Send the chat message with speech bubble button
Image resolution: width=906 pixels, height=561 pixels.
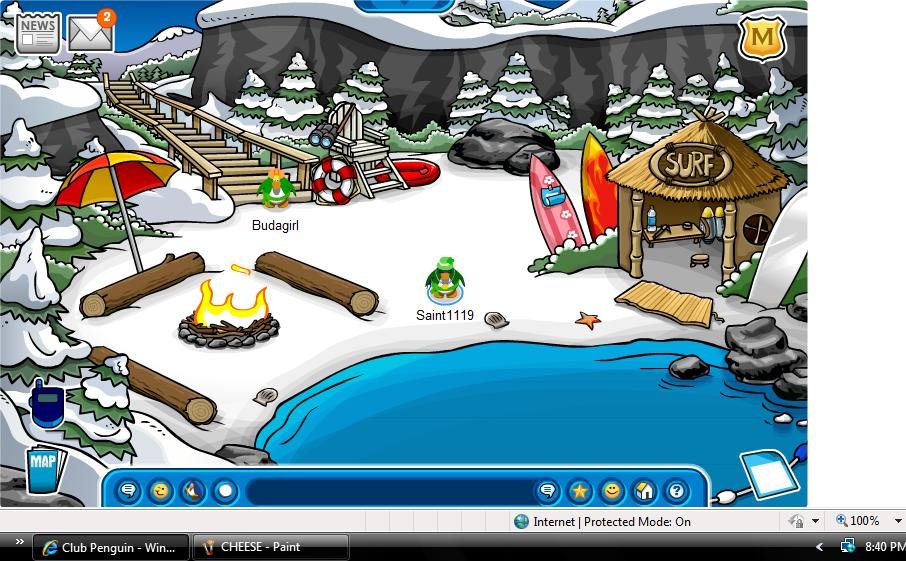tap(547, 491)
